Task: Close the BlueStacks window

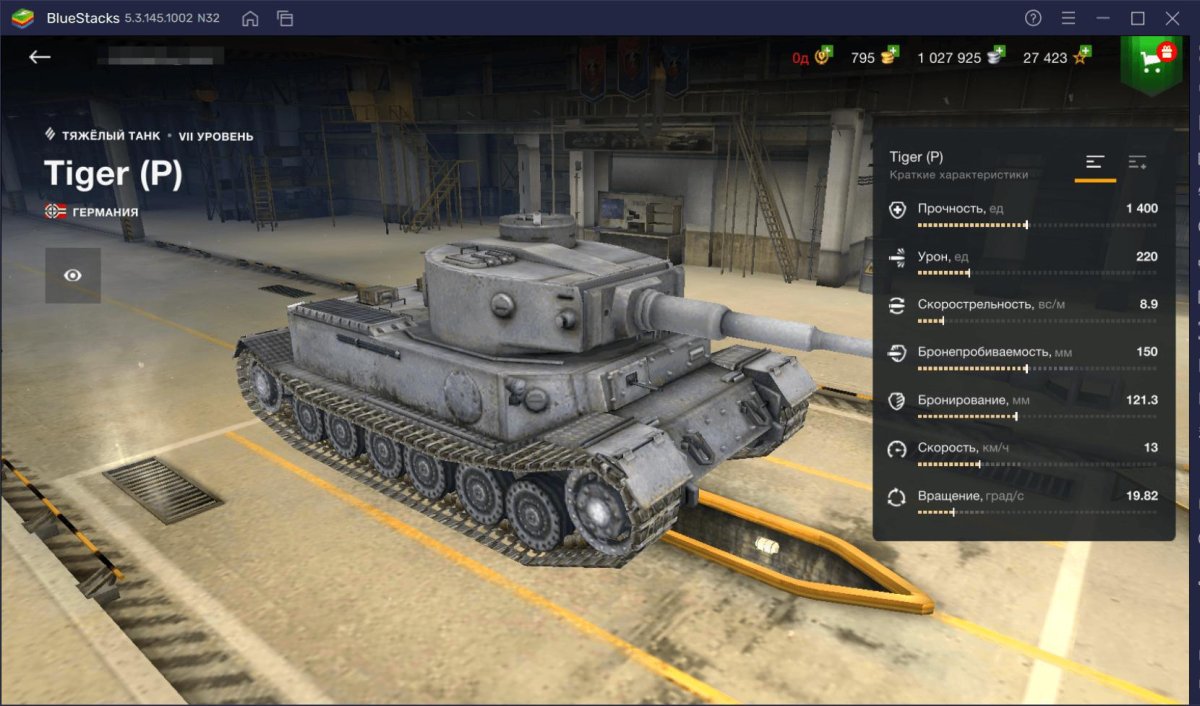Action: click(1172, 18)
